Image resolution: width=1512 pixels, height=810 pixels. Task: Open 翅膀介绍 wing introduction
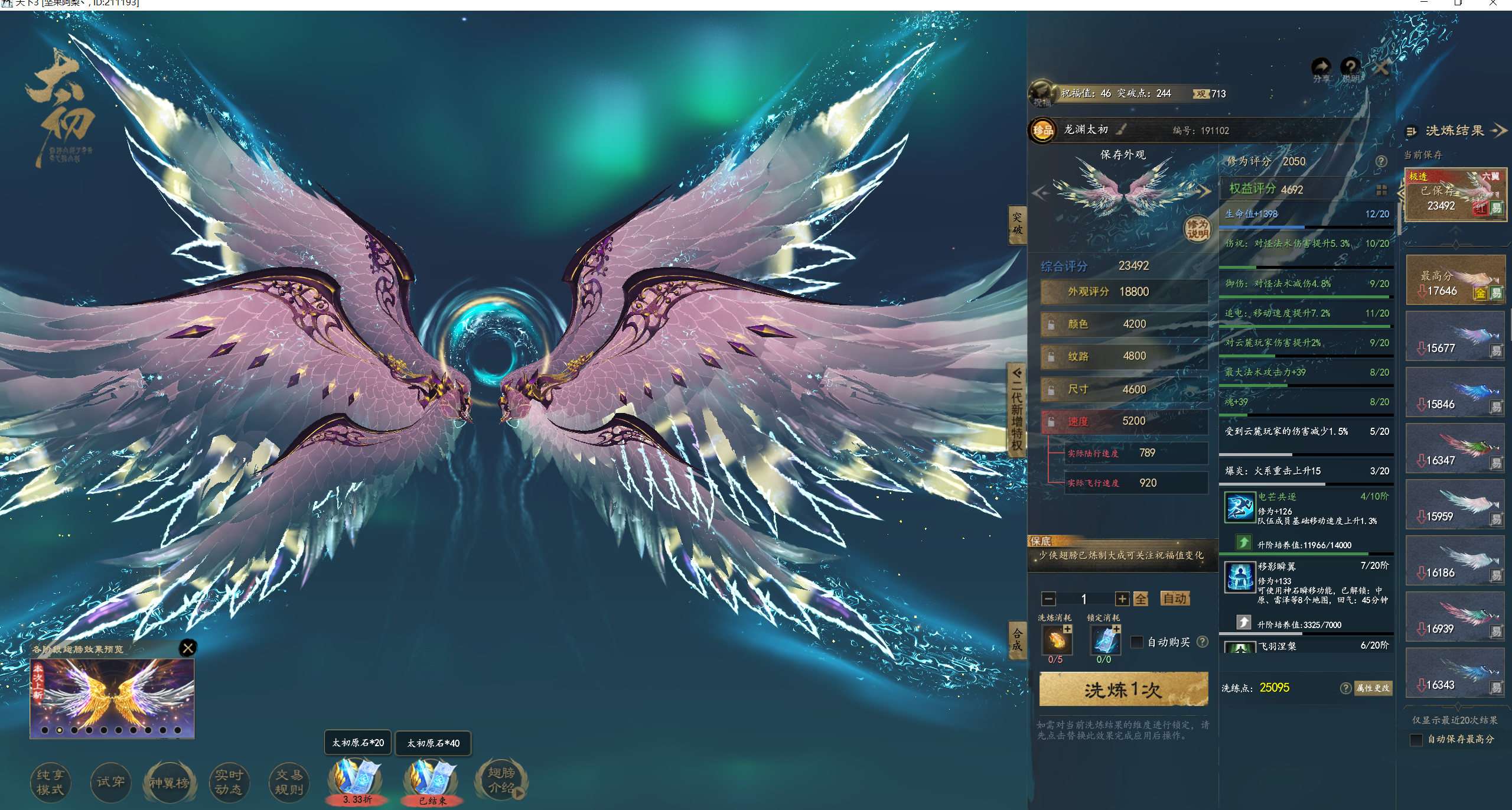(x=501, y=780)
